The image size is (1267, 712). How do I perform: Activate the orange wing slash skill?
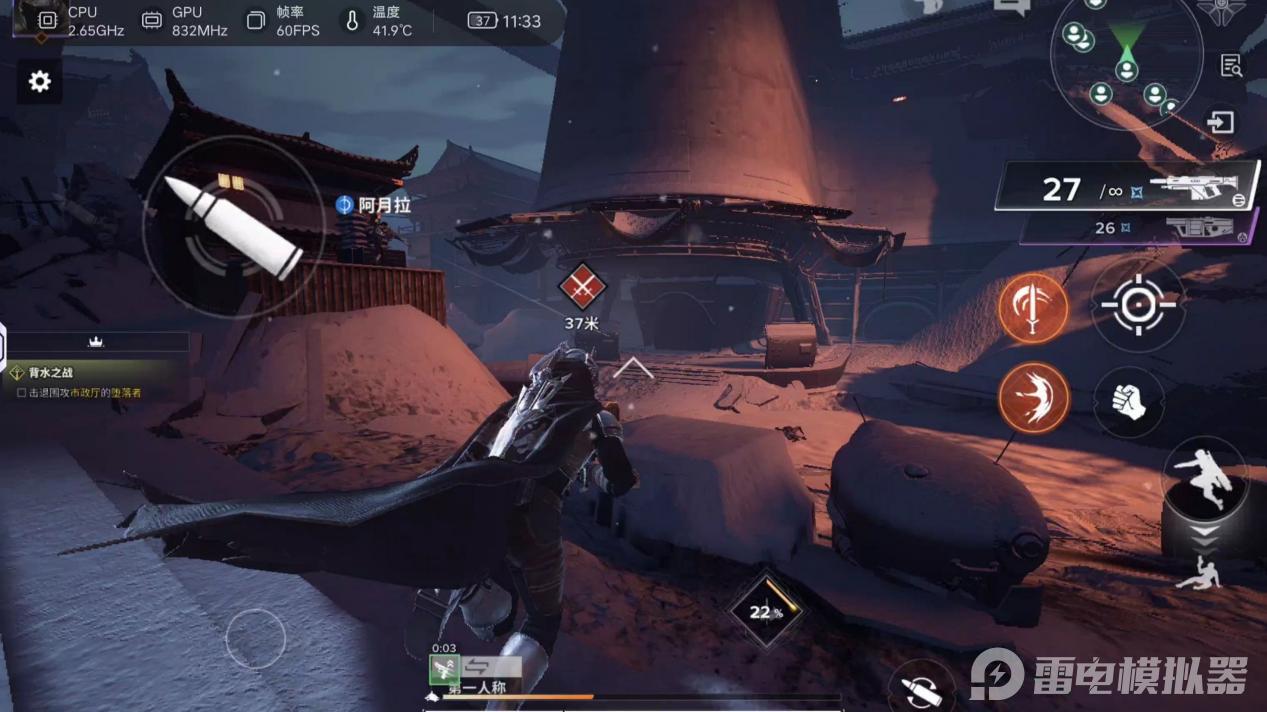tap(1033, 397)
